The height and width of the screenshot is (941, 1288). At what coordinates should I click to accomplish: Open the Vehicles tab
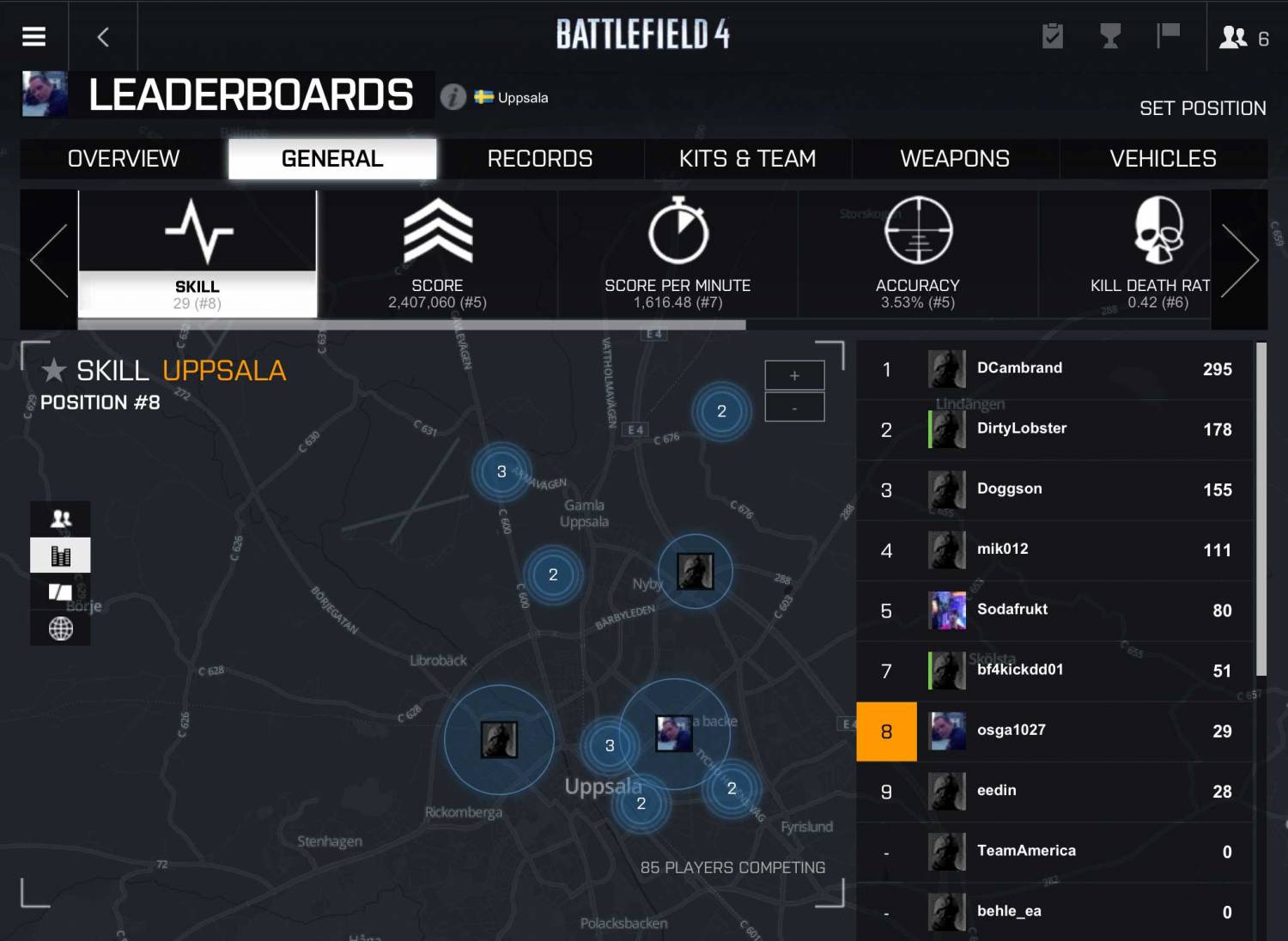(1163, 159)
